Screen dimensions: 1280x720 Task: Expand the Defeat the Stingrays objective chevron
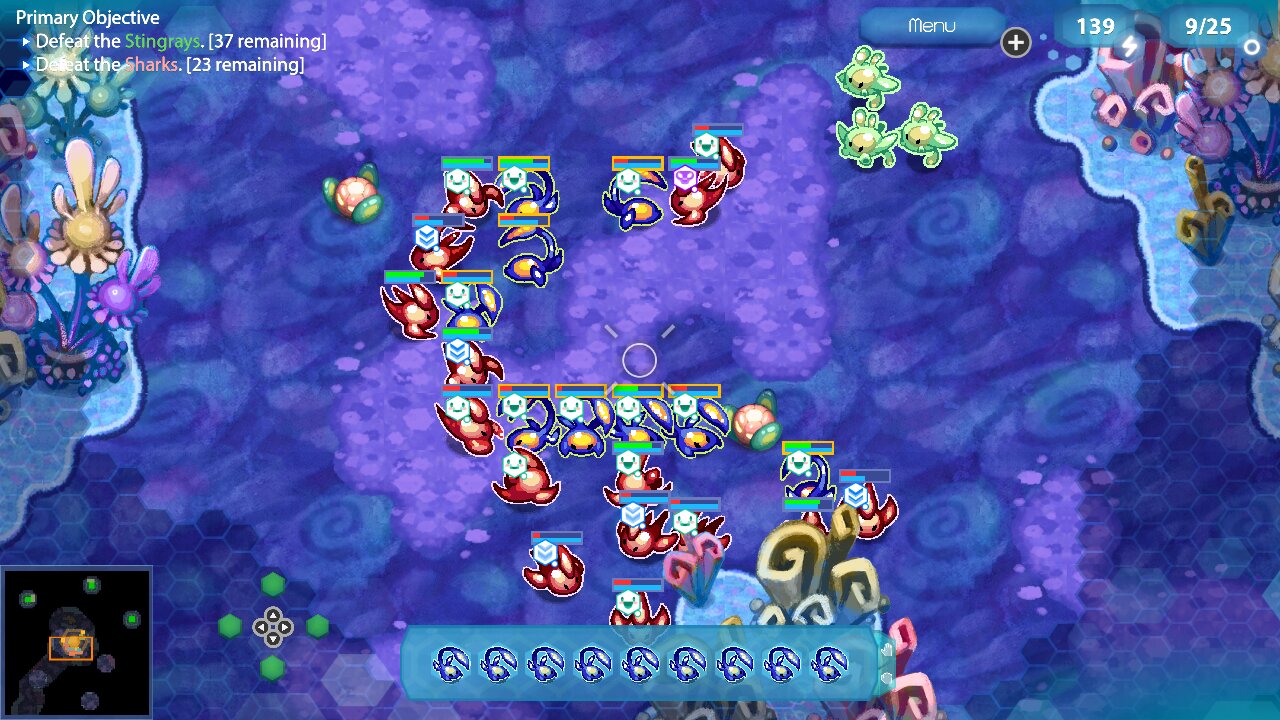26,40
